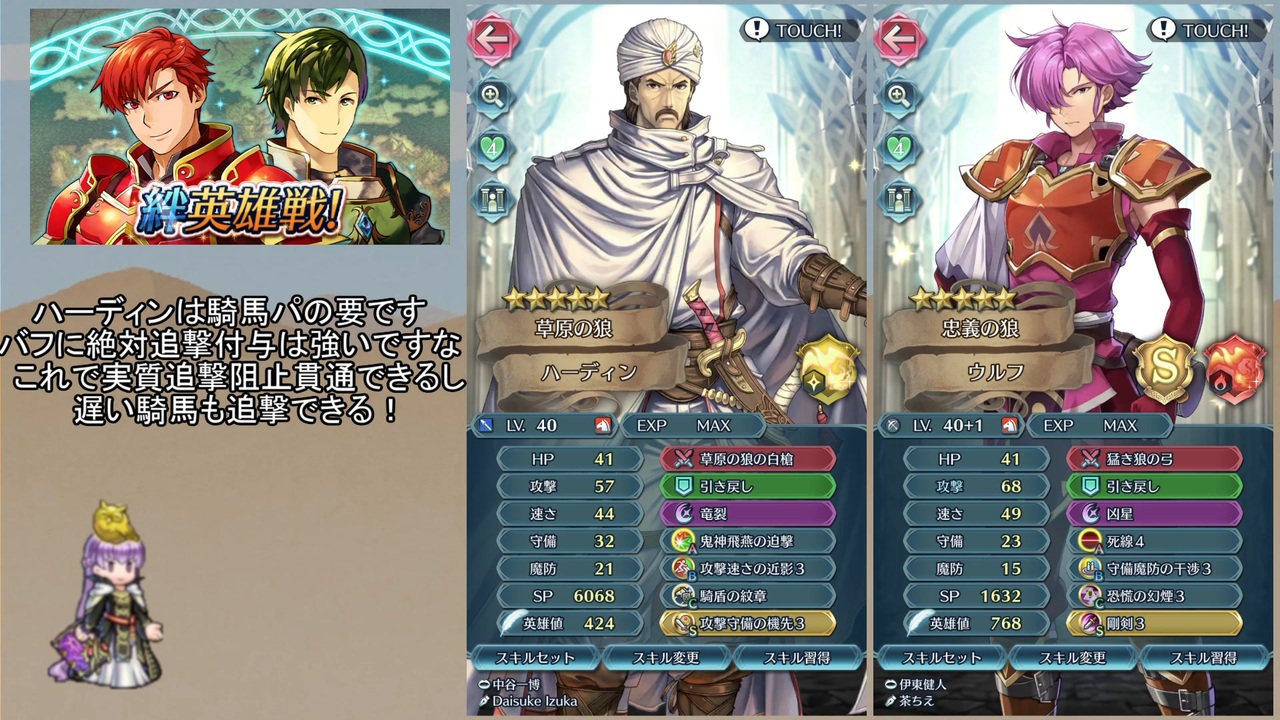Tap the red back arrow on Wolf's screen
Viewport: 1280px width, 720px height.
(x=898, y=40)
